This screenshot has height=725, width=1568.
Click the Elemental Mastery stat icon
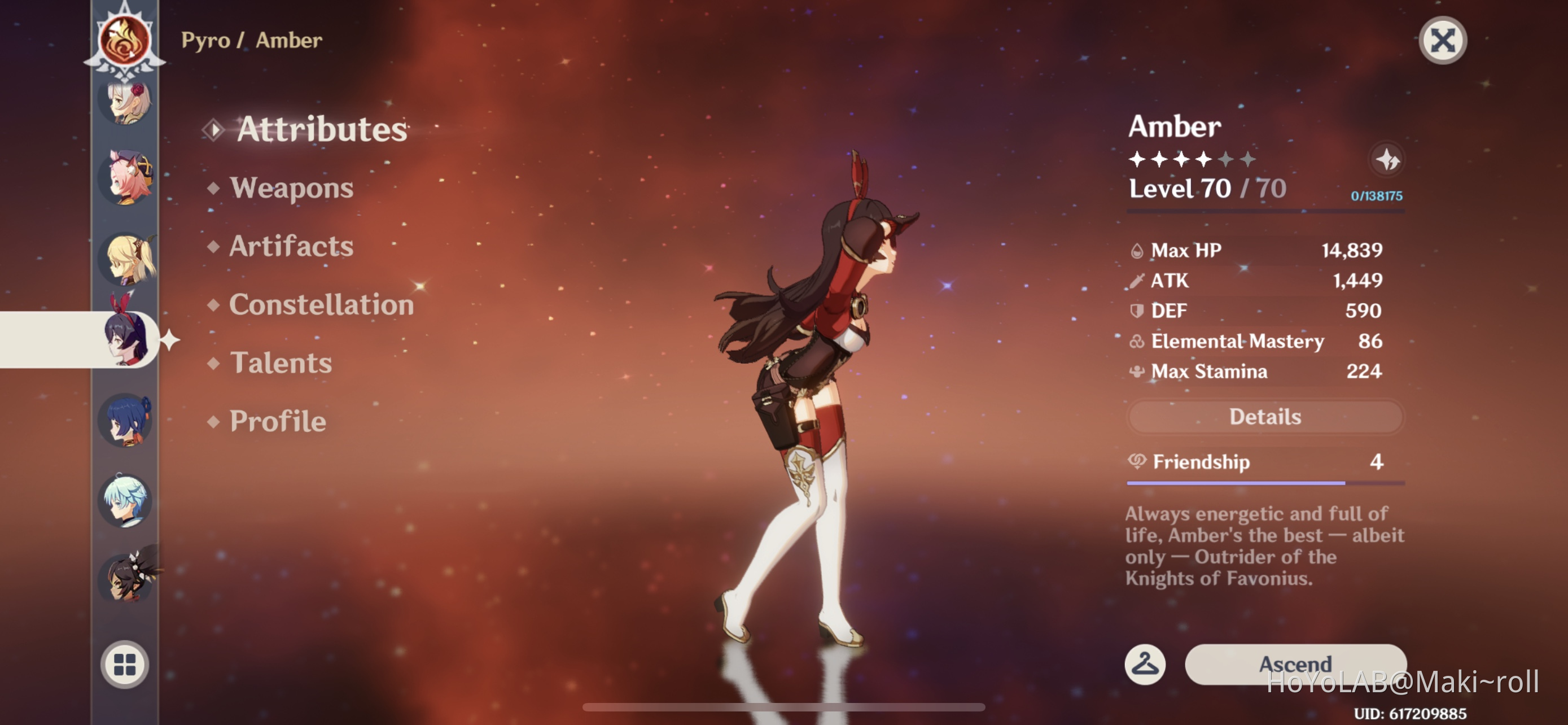(1136, 342)
